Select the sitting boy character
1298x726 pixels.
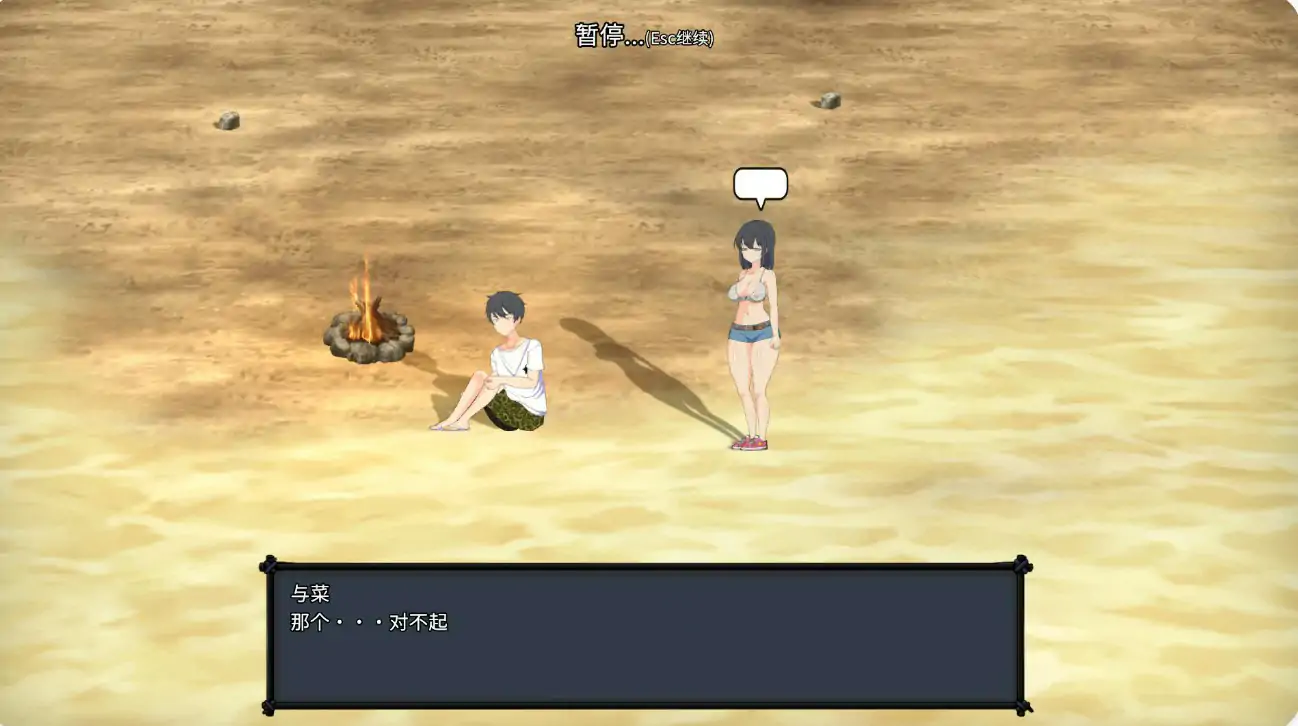505,360
